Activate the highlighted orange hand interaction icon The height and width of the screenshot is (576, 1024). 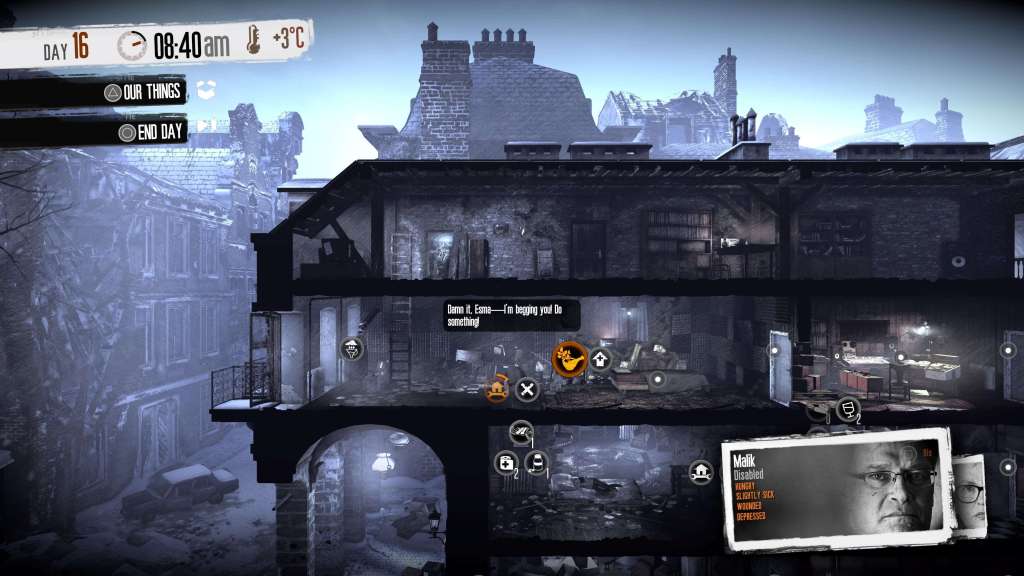point(569,357)
